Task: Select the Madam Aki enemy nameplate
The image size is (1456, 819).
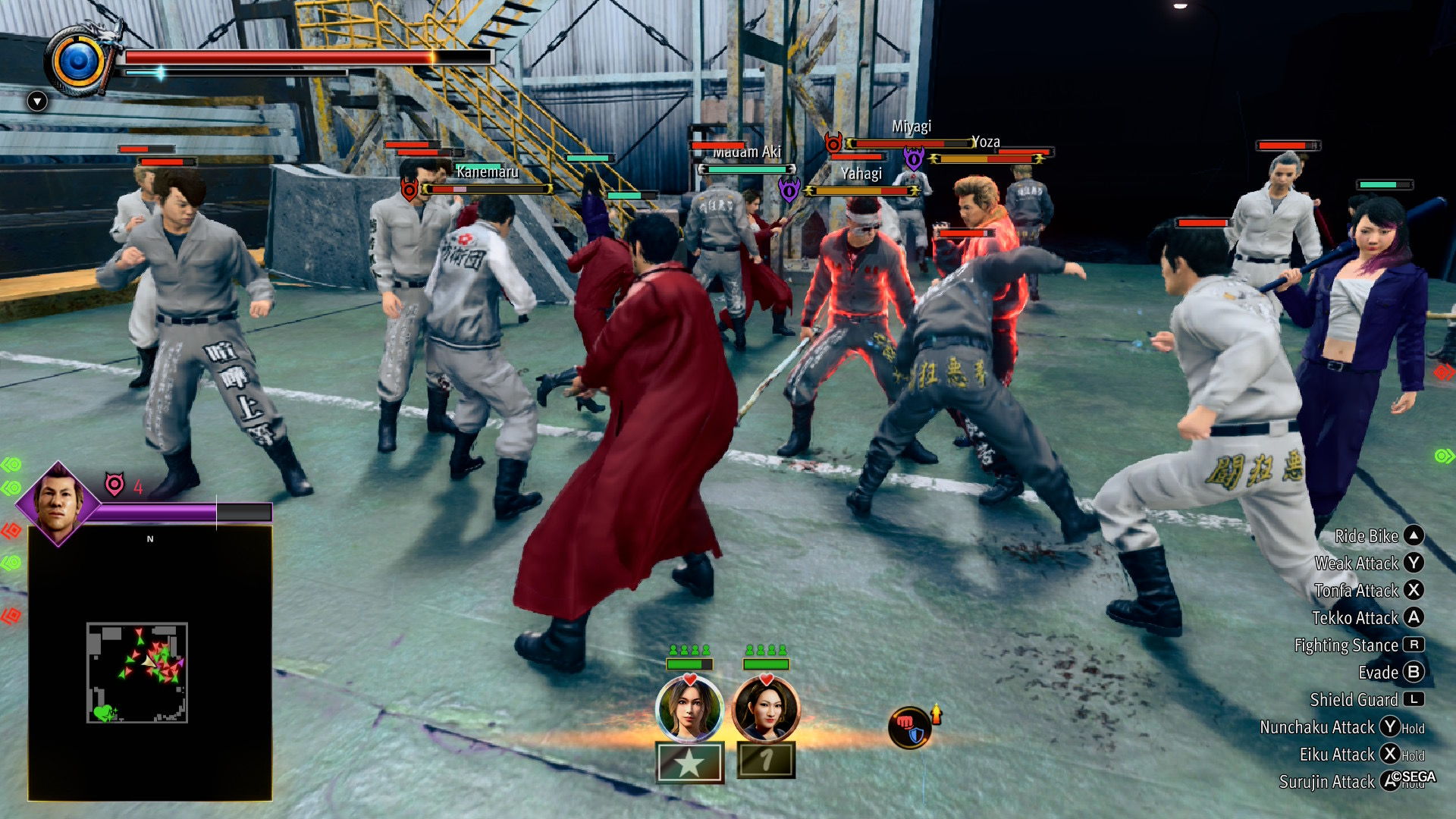Action: [x=749, y=151]
